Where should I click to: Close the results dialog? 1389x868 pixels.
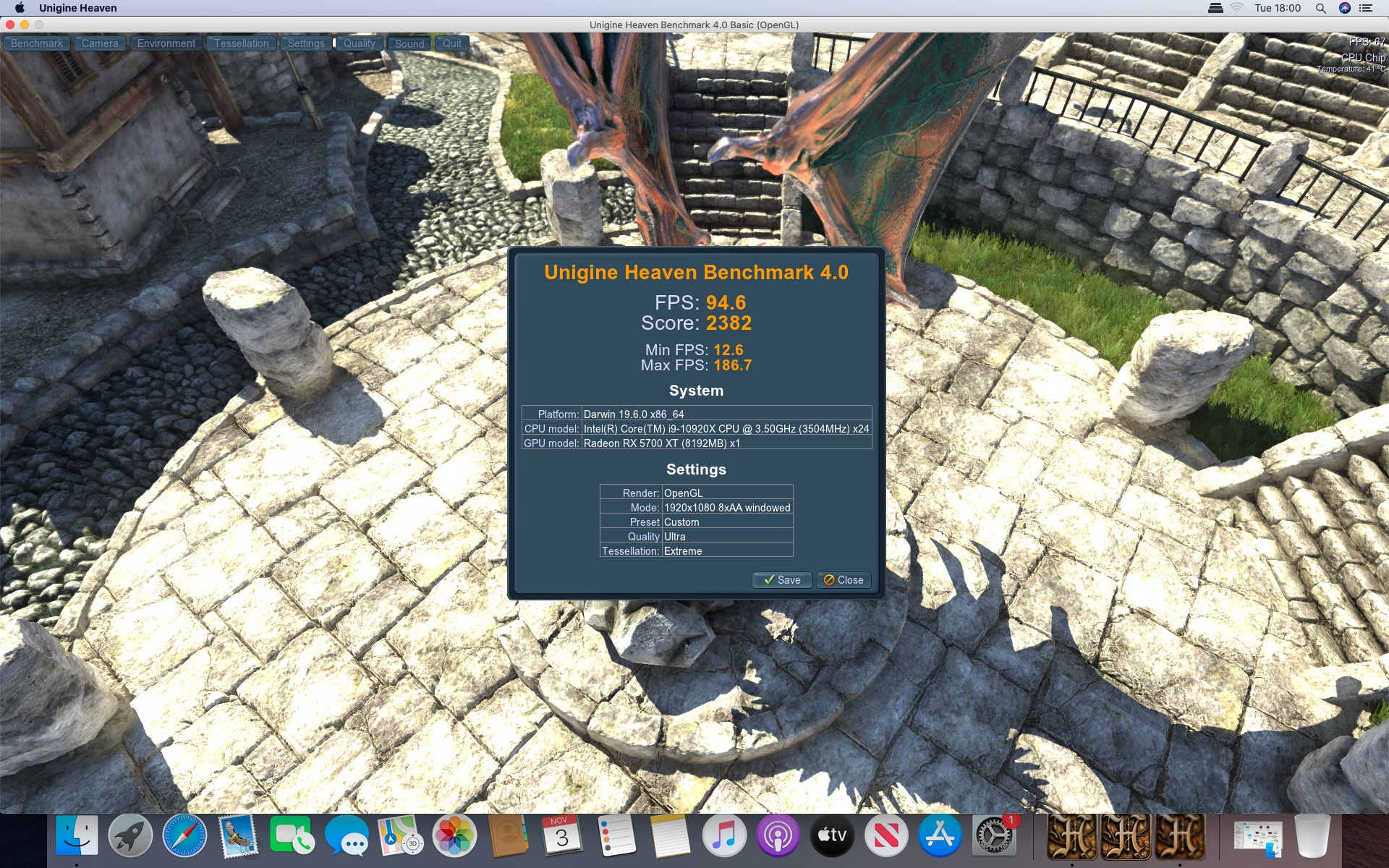(x=844, y=580)
